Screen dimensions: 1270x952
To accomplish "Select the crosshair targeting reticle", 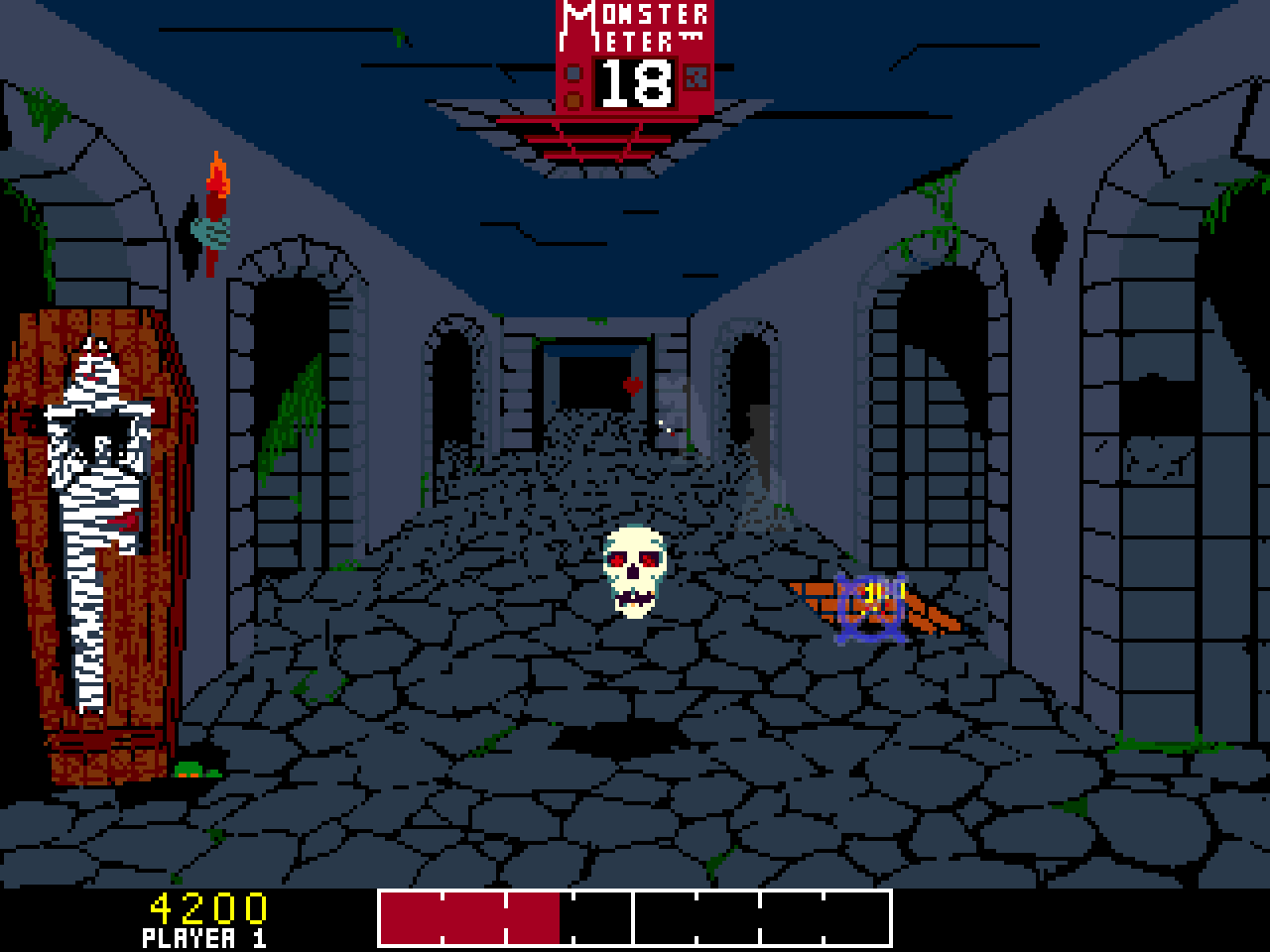I will [870, 605].
